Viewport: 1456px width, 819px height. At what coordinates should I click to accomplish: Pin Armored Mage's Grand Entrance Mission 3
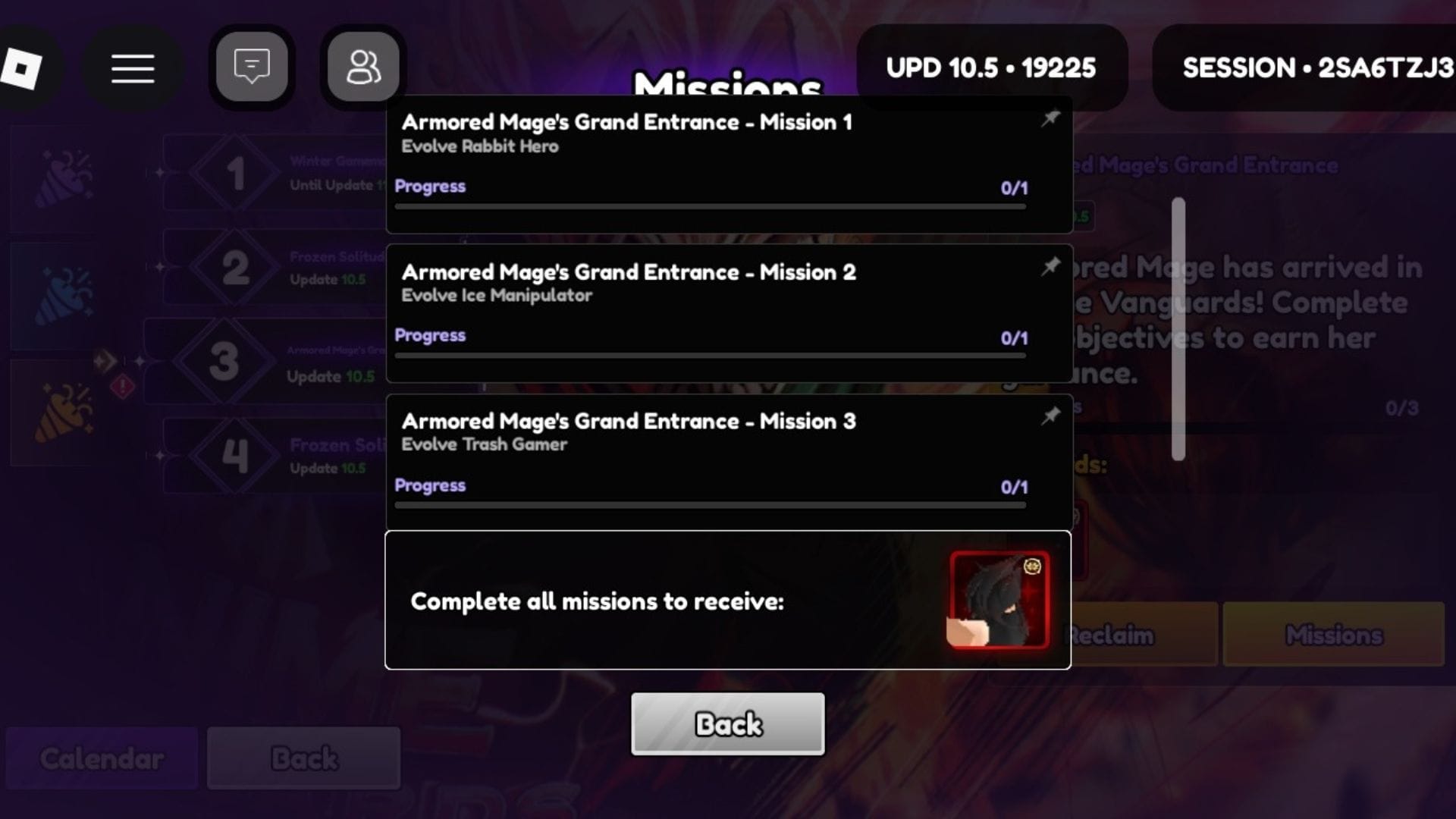pos(1052,416)
